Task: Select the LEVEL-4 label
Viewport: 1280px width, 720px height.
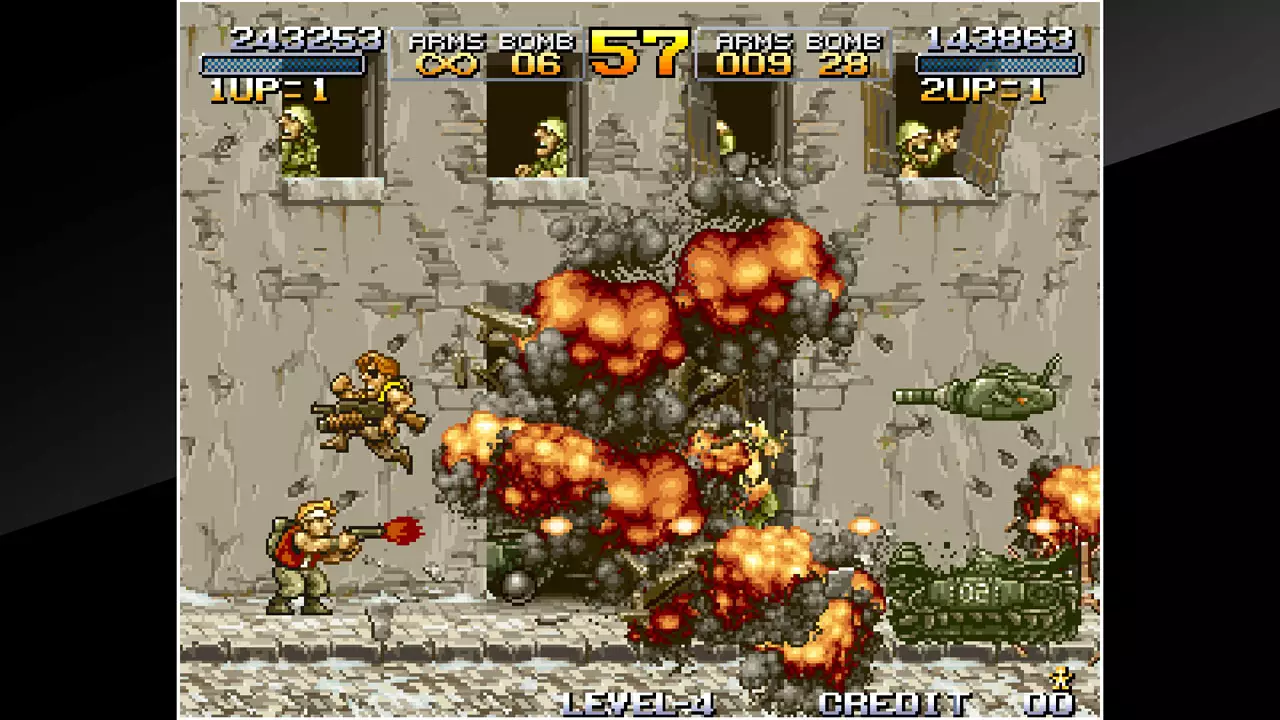Action: coord(640,703)
